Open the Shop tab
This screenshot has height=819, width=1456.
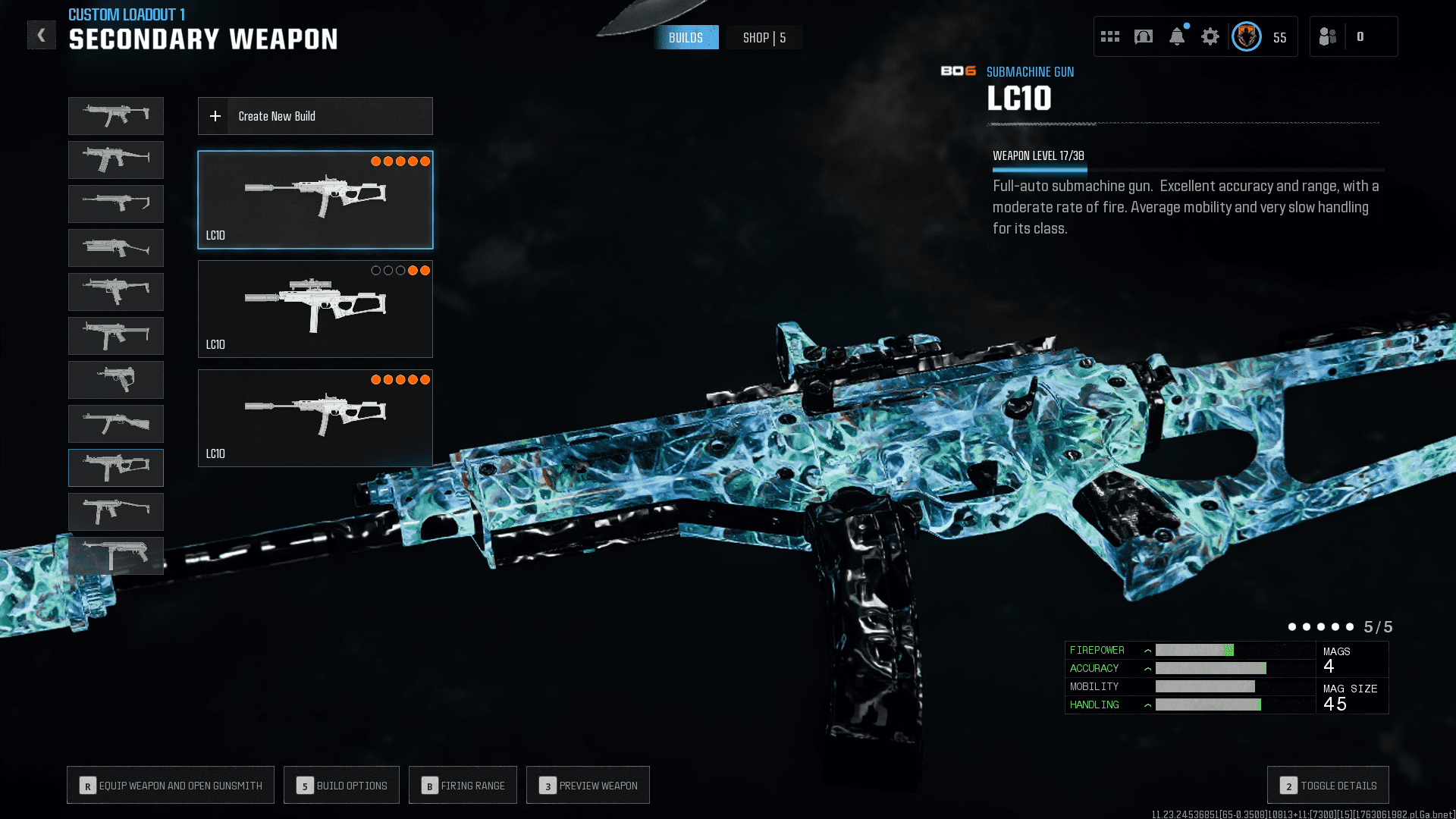tap(764, 38)
